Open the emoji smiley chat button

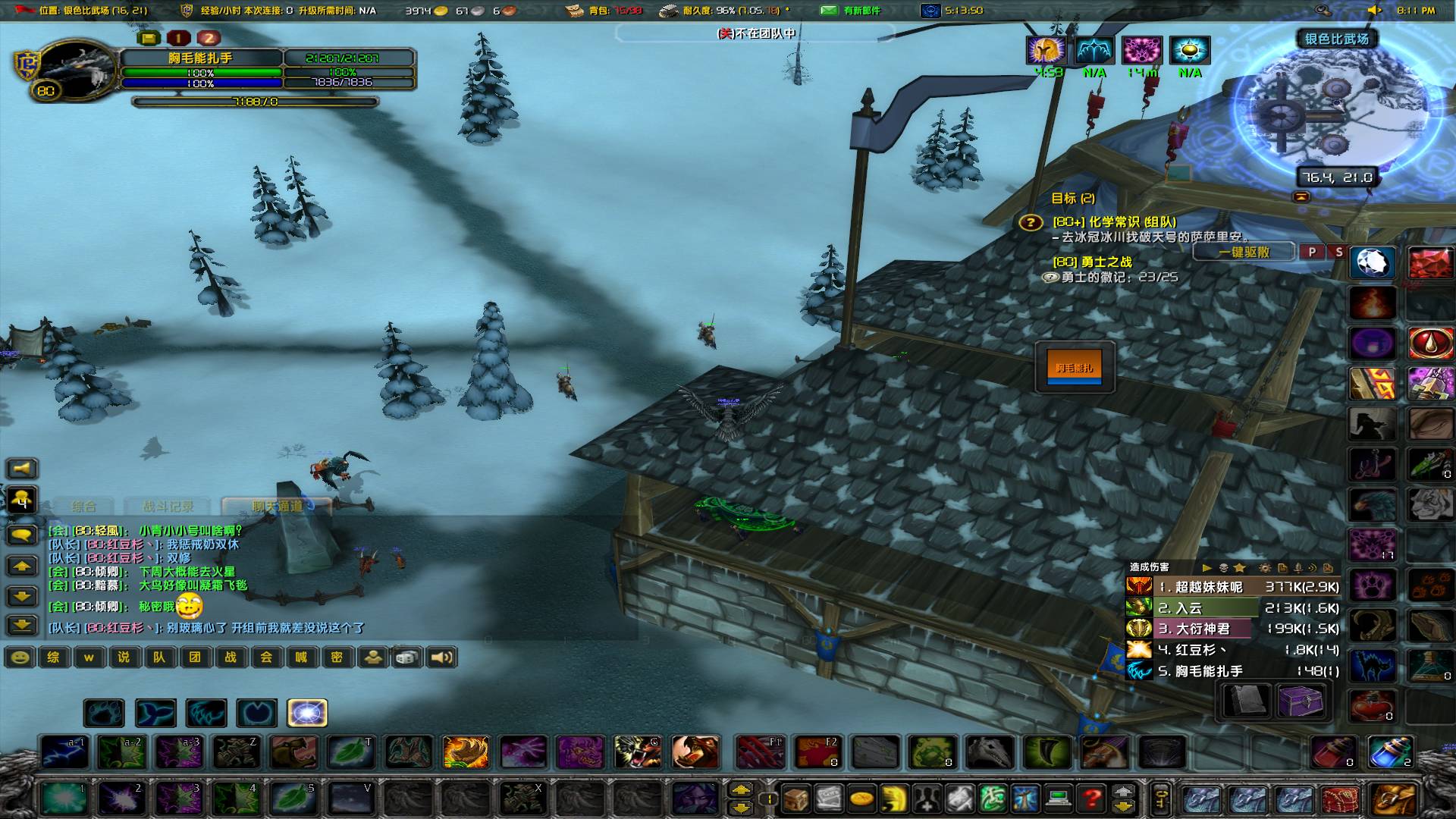20,657
